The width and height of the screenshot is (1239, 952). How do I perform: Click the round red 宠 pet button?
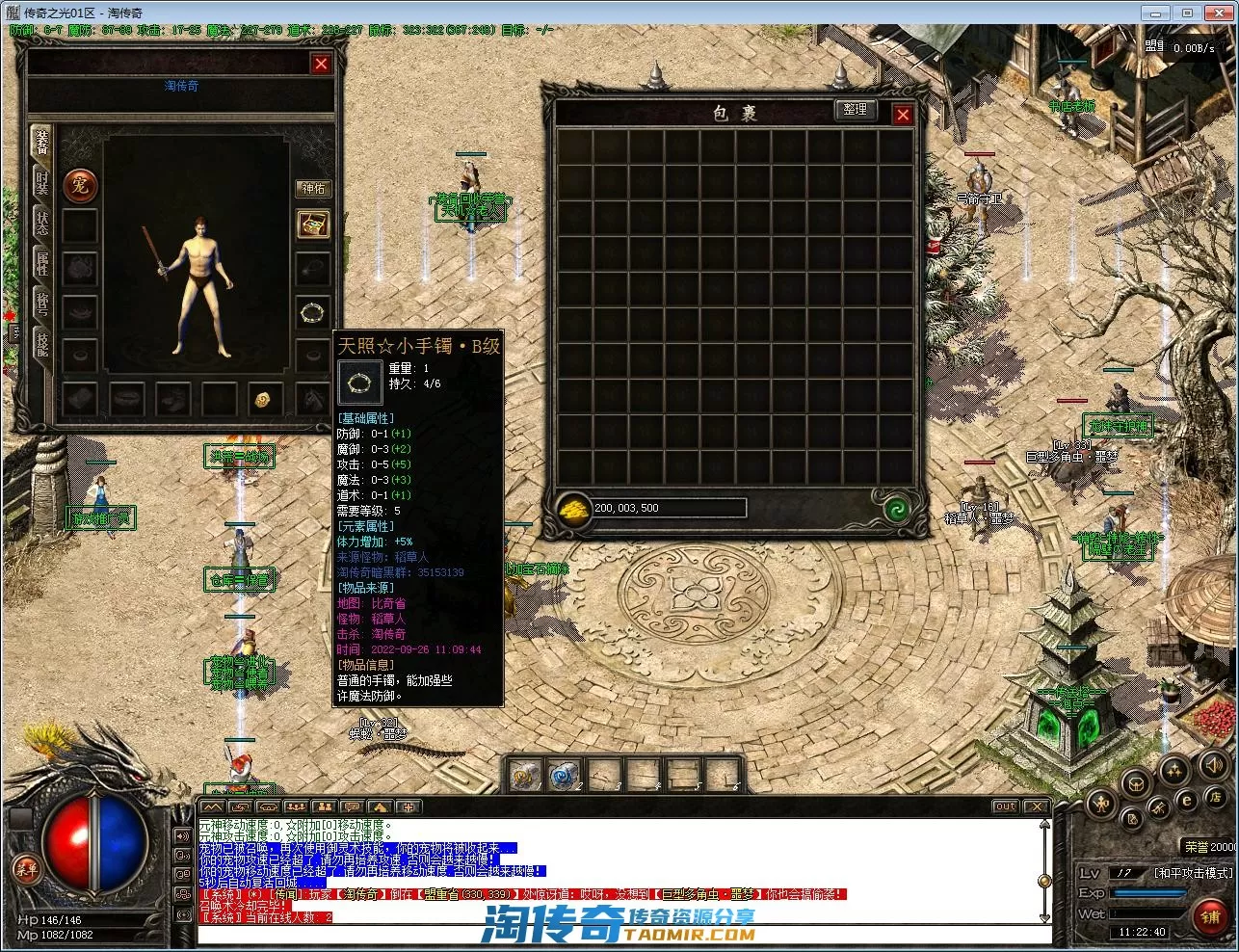coord(80,185)
